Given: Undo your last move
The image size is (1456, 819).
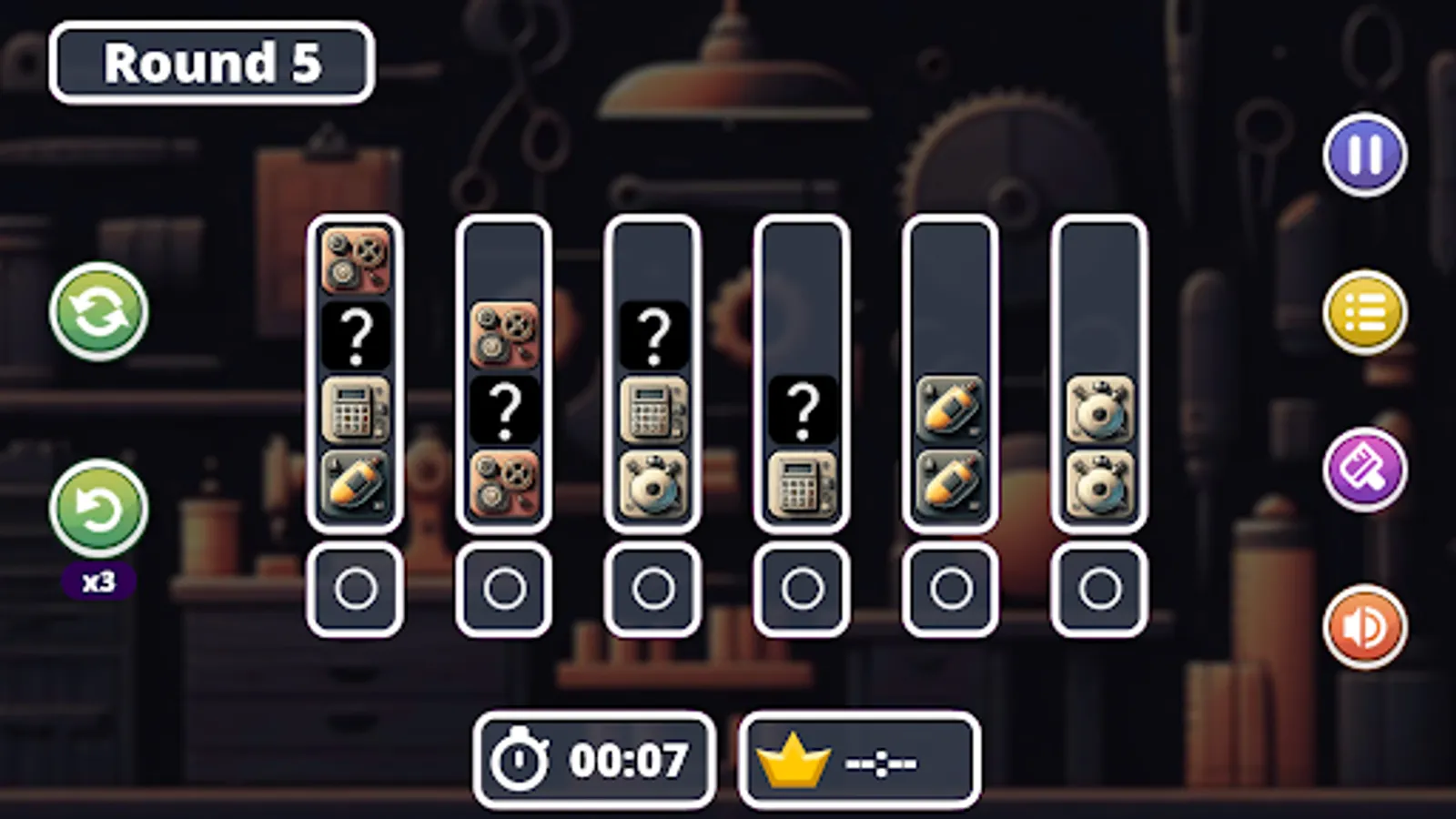Looking at the screenshot, I should click(96, 510).
